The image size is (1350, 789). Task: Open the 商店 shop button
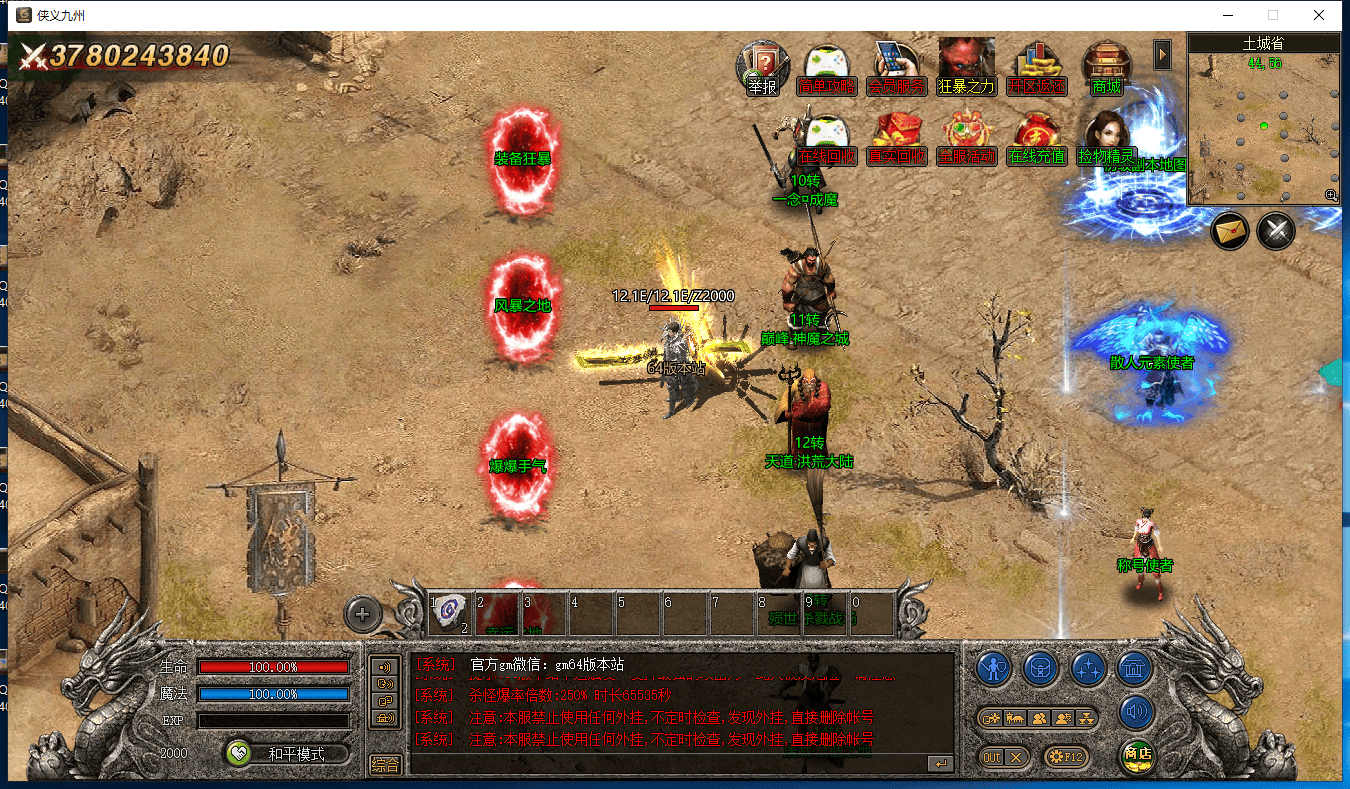[x=1137, y=755]
